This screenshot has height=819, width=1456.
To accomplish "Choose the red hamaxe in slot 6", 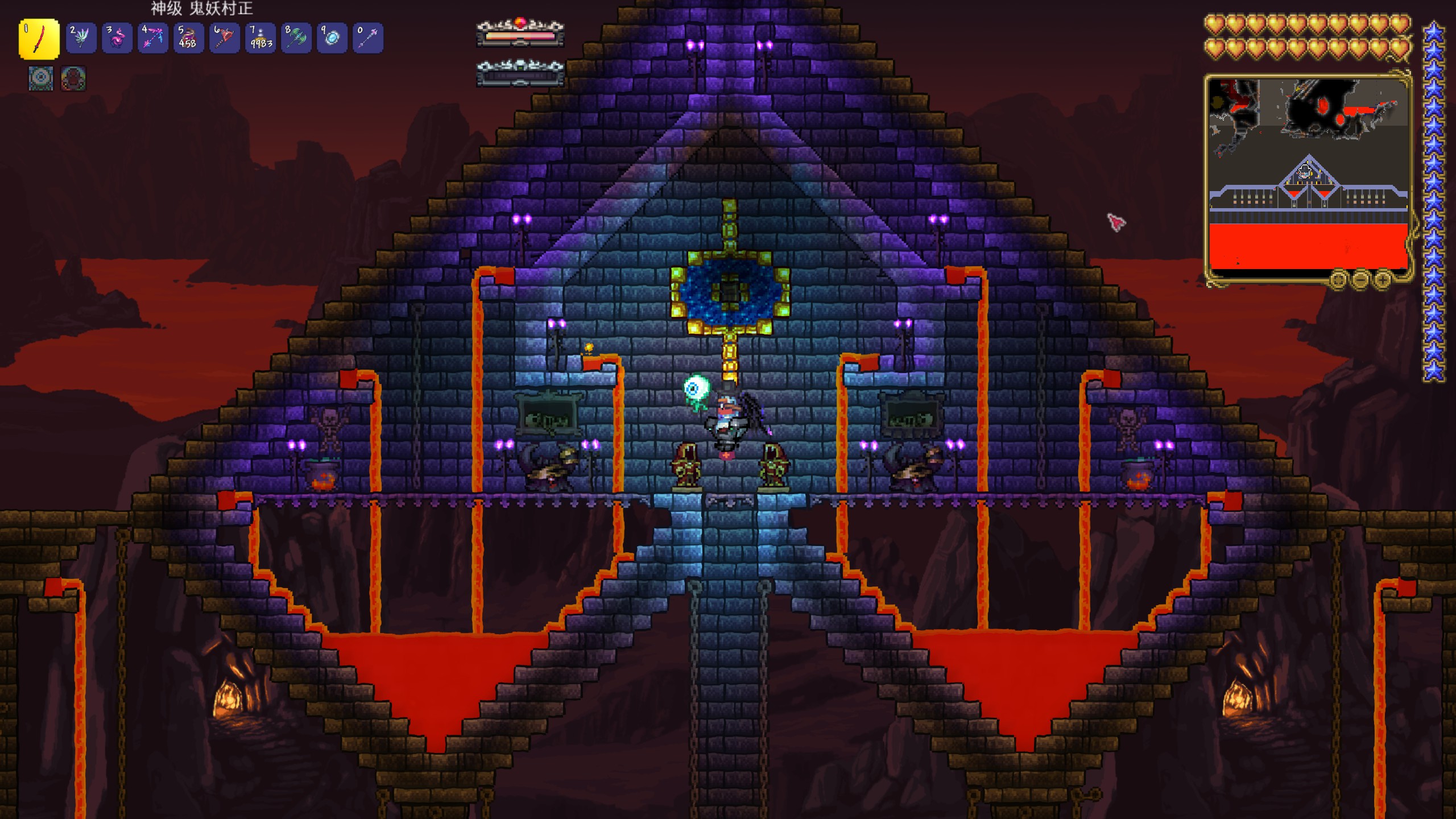I will 224,38.
